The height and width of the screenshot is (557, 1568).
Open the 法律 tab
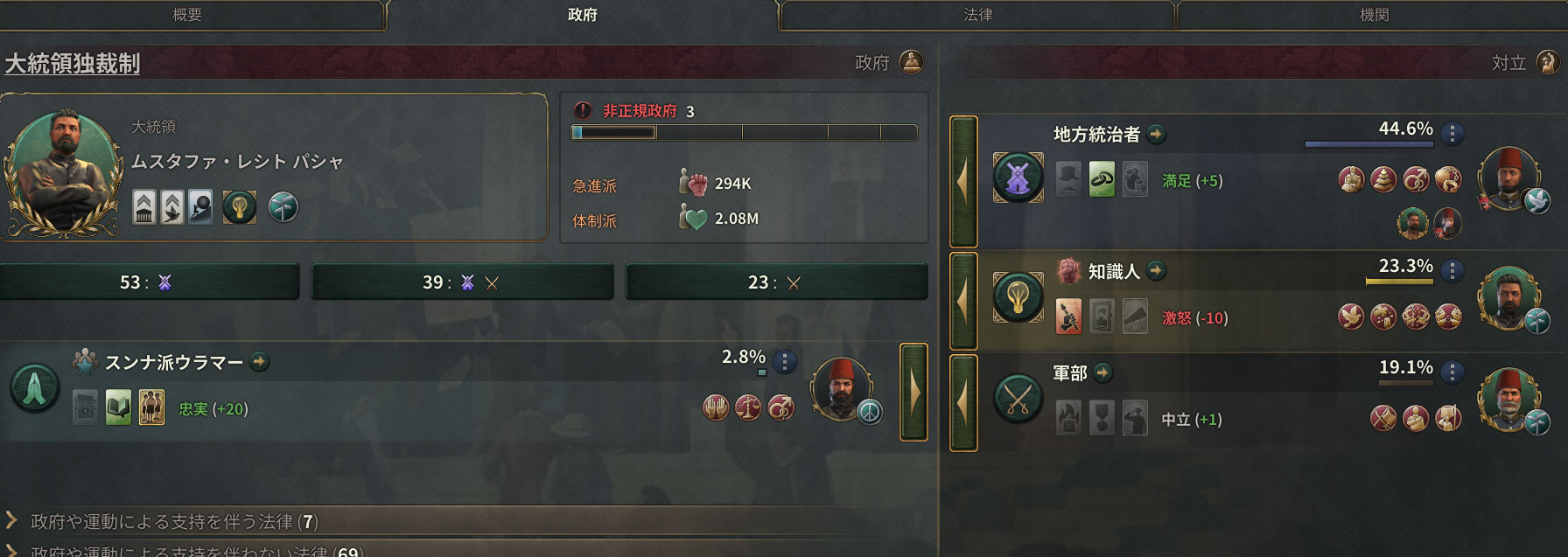click(x=977, y=15)
